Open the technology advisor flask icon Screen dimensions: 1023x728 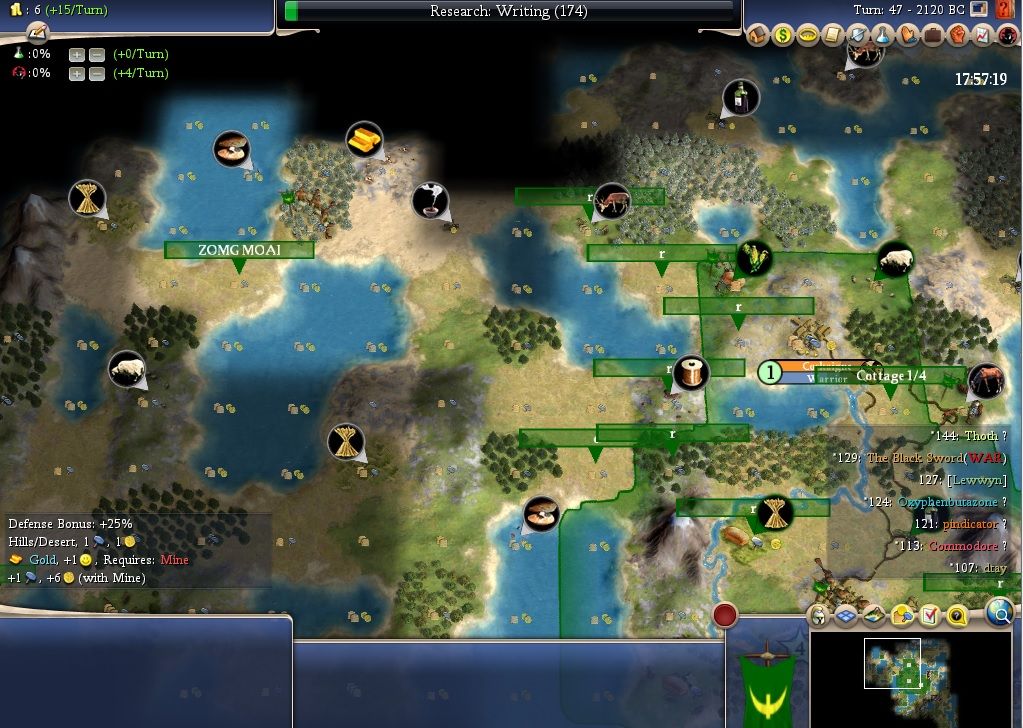coord(883,36)
